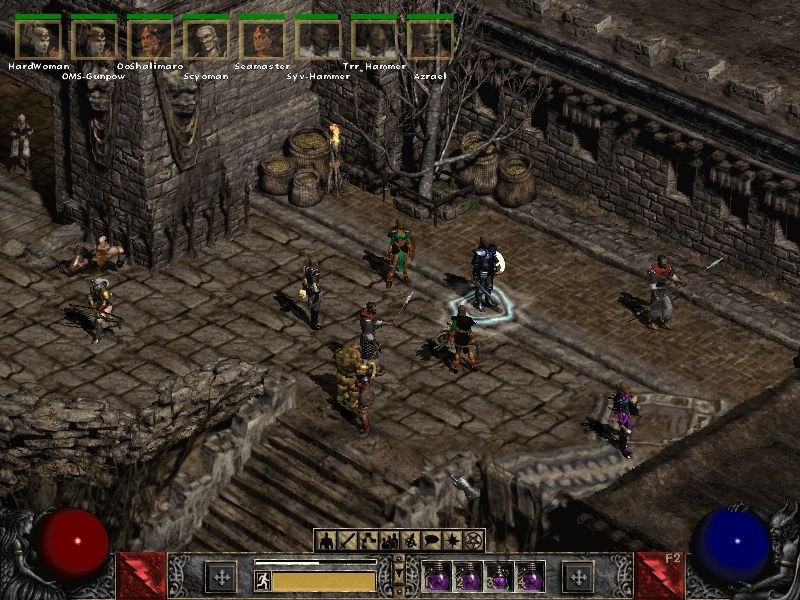
Task: Select OMS-Gunpow's party portrait
Action: tap(95, 38)
